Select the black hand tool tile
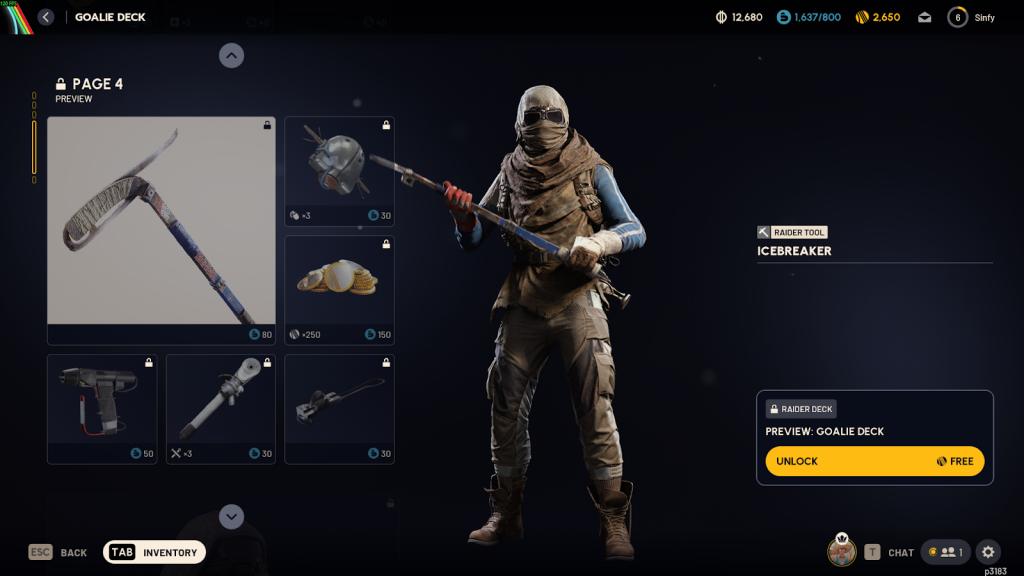The height and width of the screenshot is (576, 1024). pyautogui.click(x=102, y=409)
